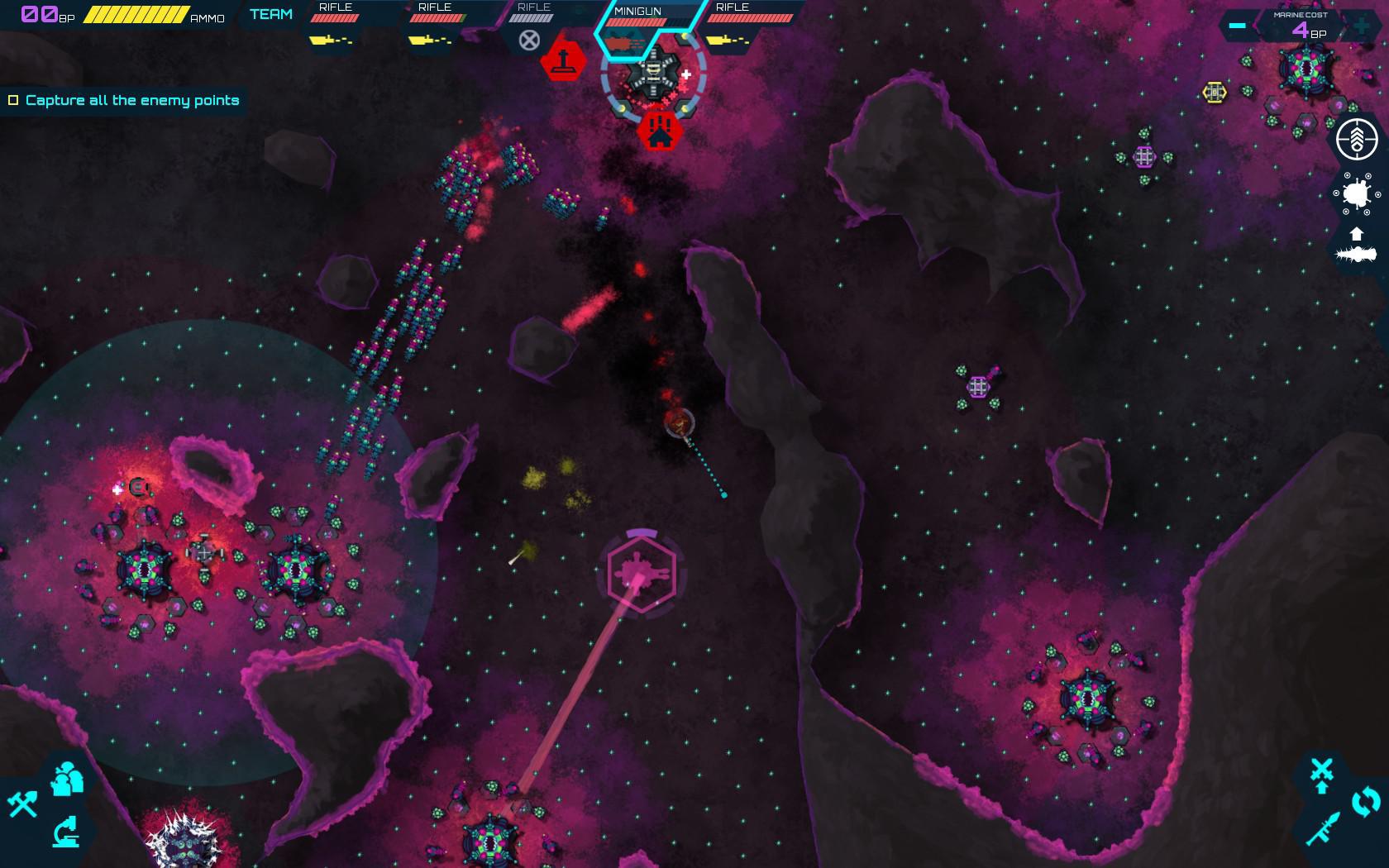Open the marine squad management icon
The width and height of the screenshot is (1389, 868).
(x=66, y=777)
